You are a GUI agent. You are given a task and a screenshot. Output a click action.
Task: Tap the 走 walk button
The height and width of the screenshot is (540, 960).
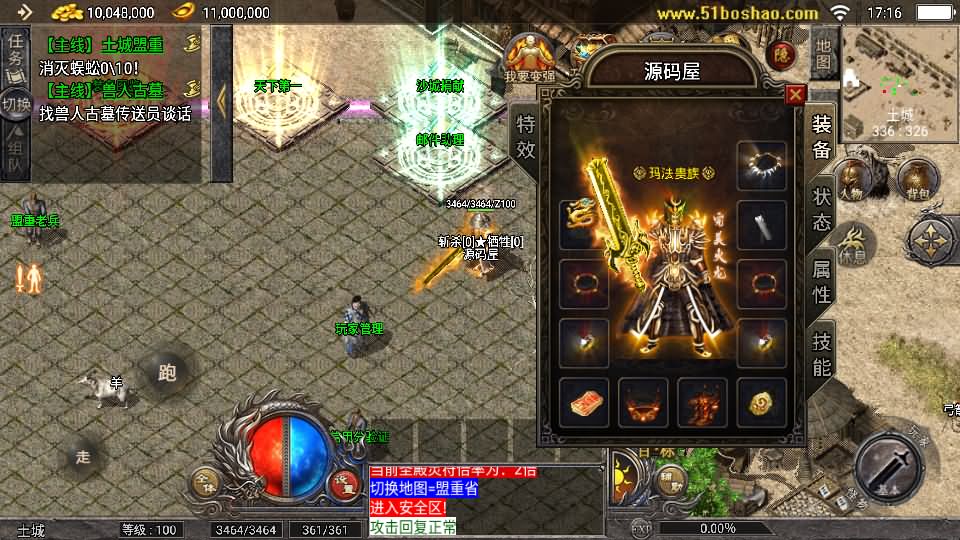[x=83, y=456]
